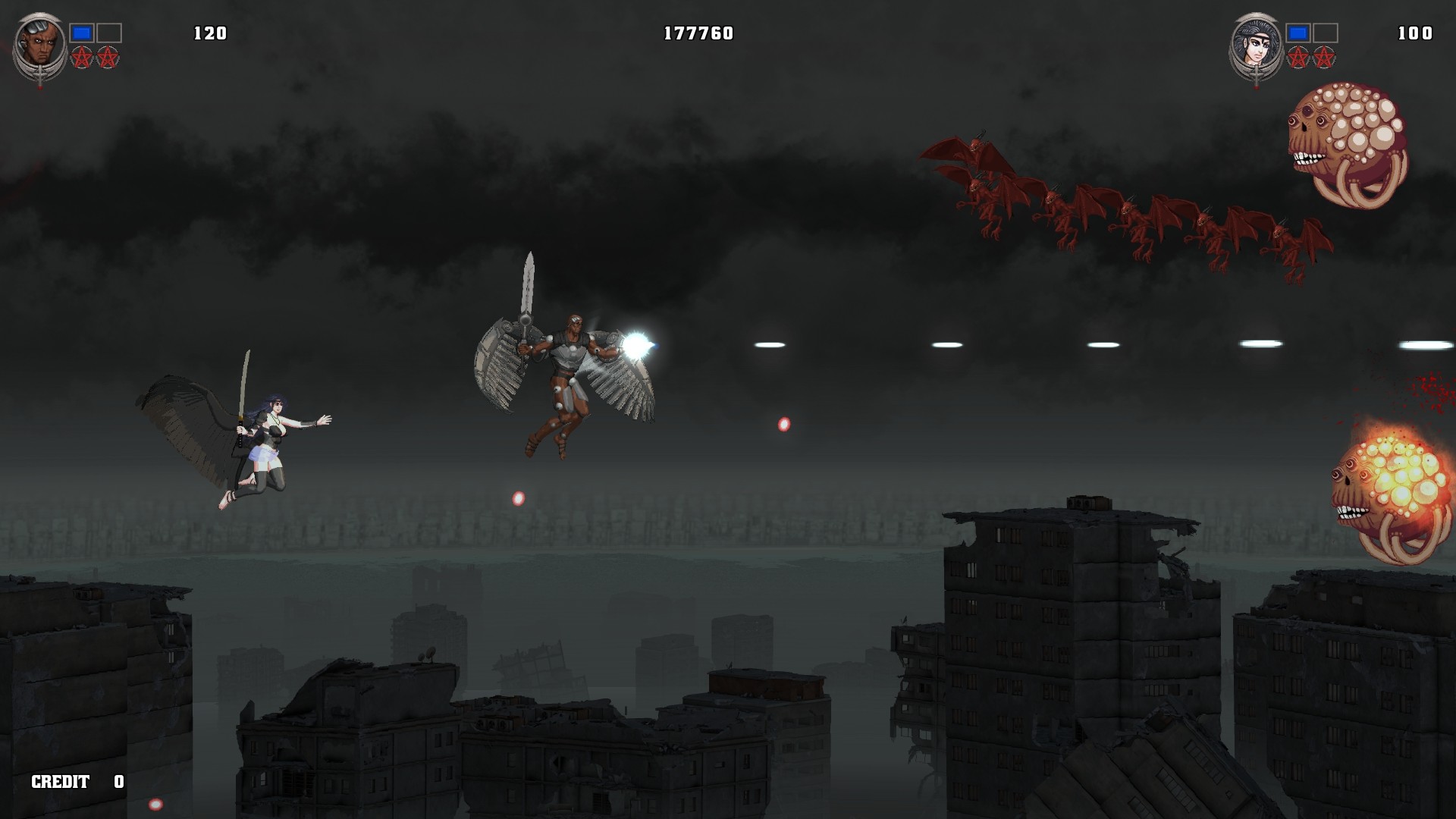
Task: Click the female player's portrait icon
Action: (1255, 42)
